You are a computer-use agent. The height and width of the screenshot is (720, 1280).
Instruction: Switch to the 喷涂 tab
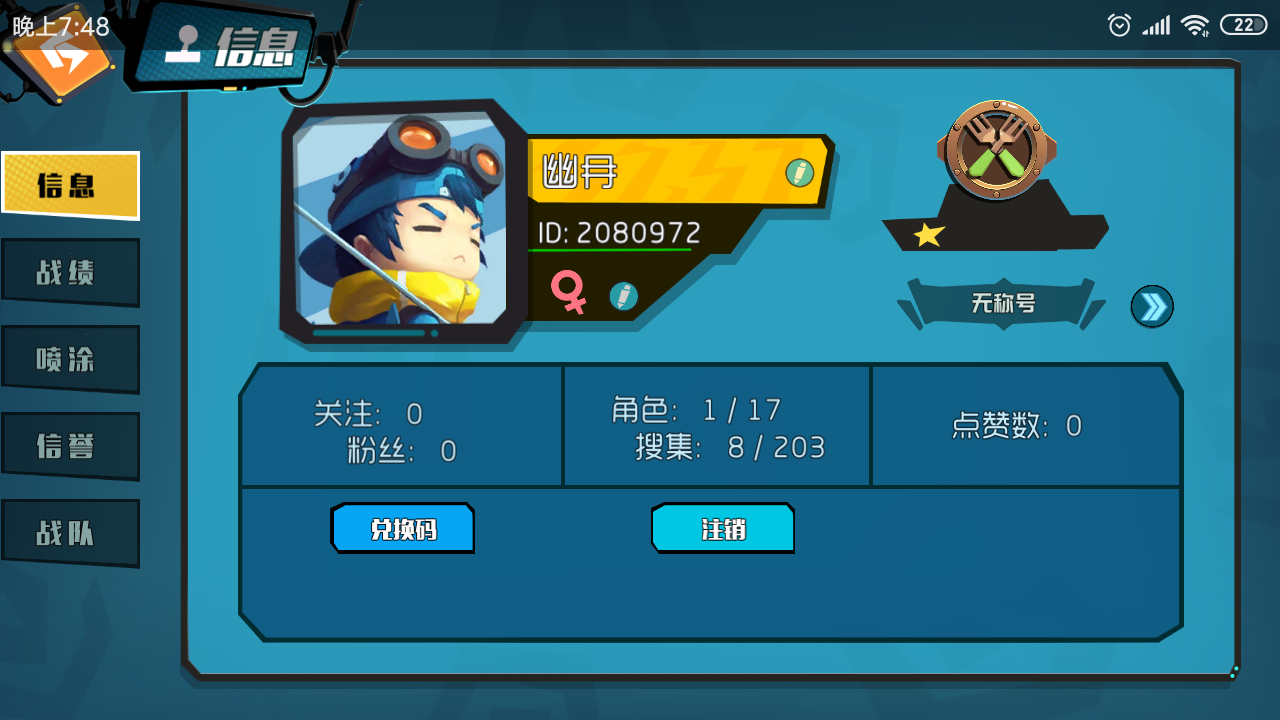[69, 358]
